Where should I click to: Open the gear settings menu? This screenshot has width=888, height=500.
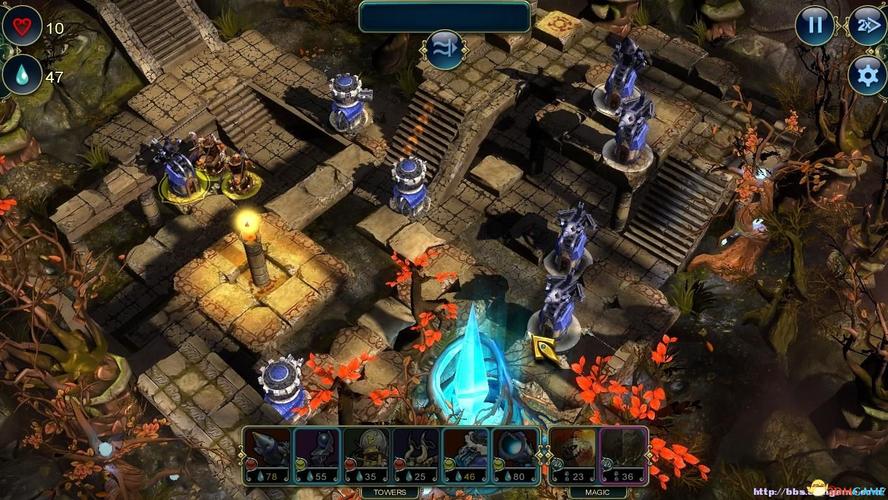(867, 75)
